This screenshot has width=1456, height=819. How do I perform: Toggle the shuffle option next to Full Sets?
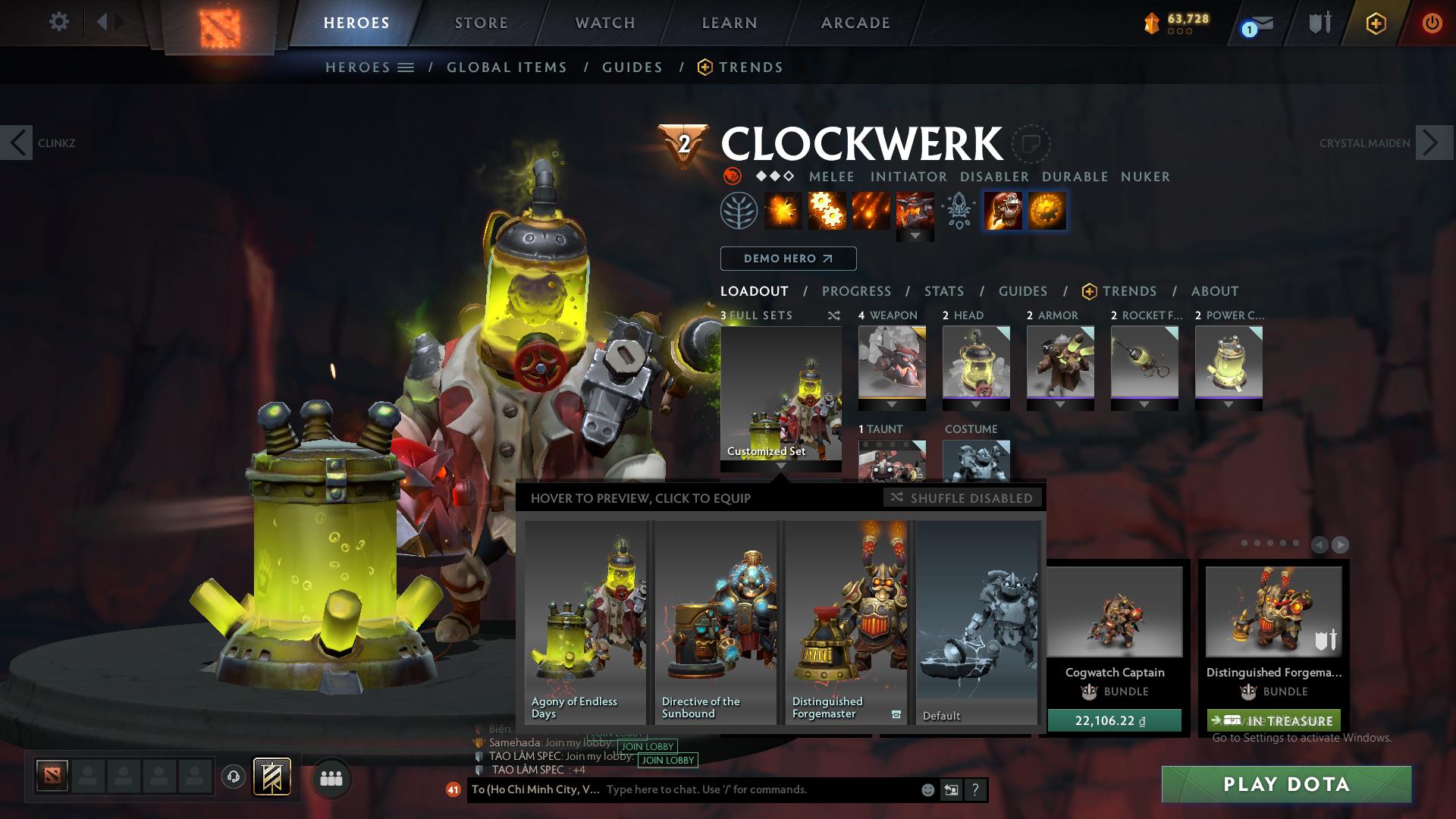tap(834, 315)
